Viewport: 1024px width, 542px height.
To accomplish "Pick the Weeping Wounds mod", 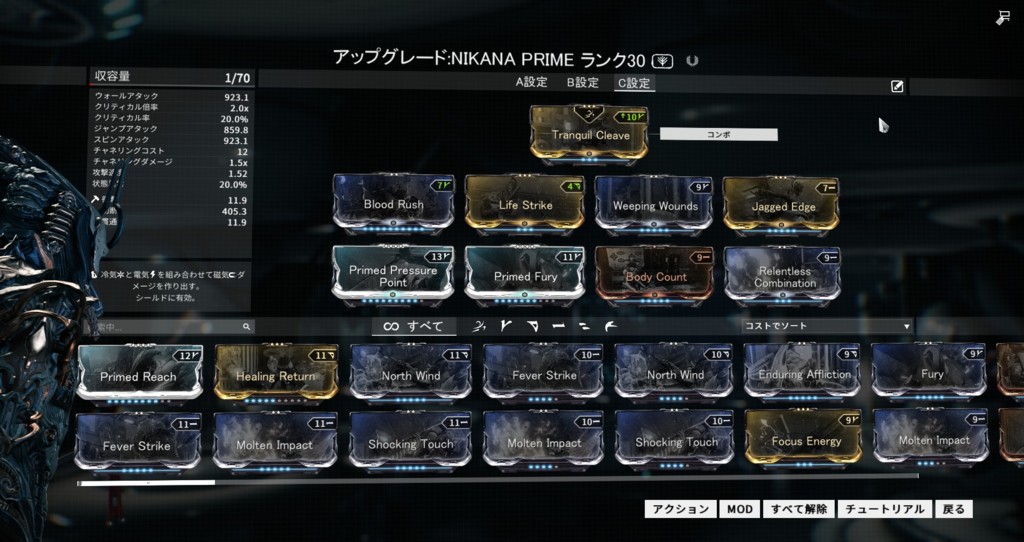I will (655, 204).
